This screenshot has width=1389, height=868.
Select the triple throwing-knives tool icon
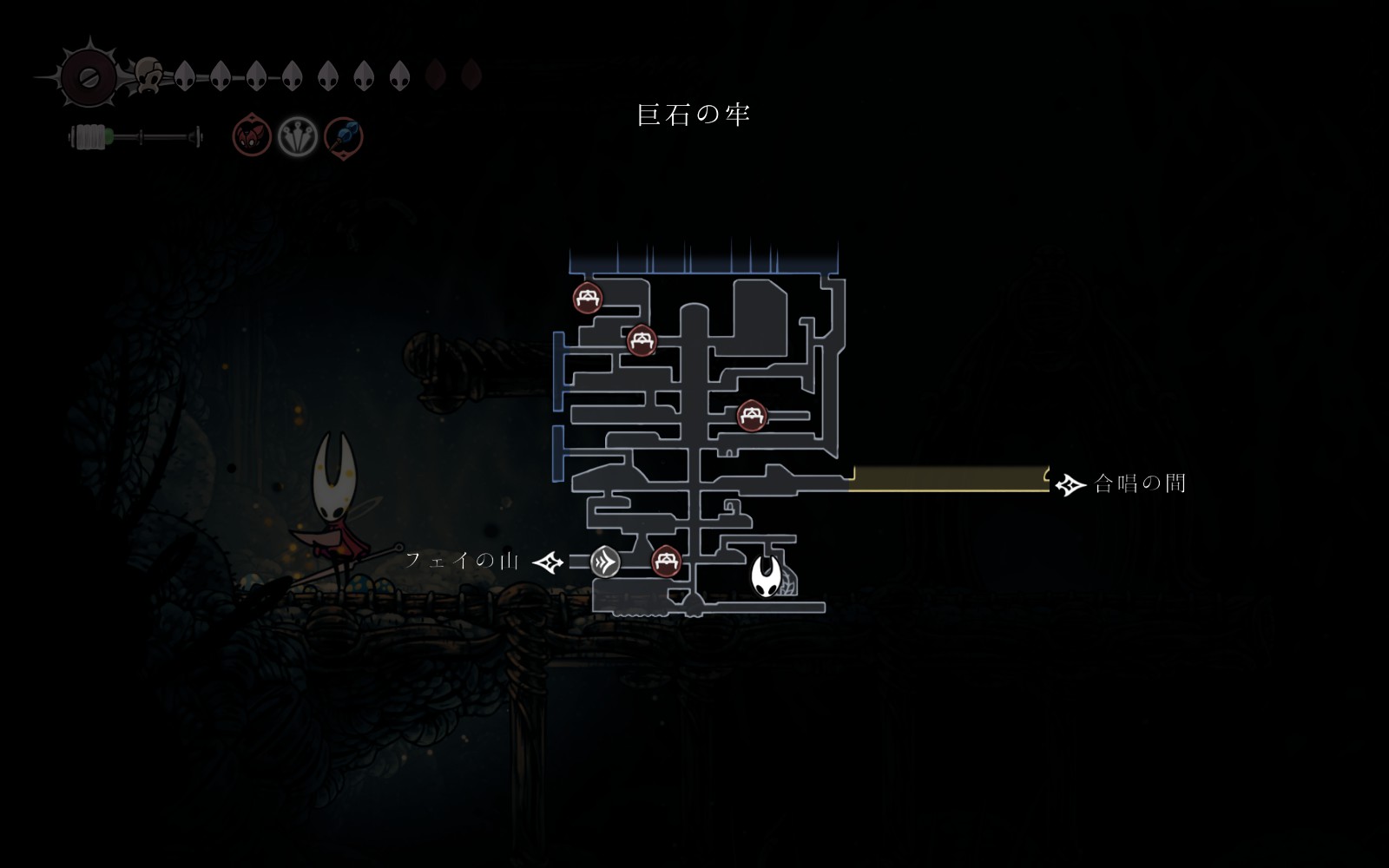297,137
